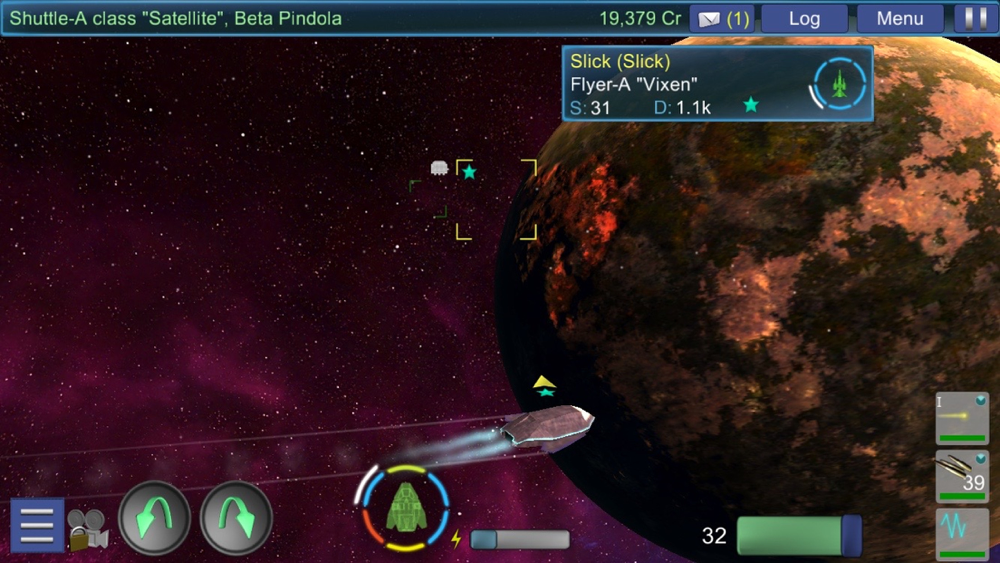Select the bullet ammo weapon slot
The image size is (1000, 563).
pyautogui.click(x=962, y=476)
